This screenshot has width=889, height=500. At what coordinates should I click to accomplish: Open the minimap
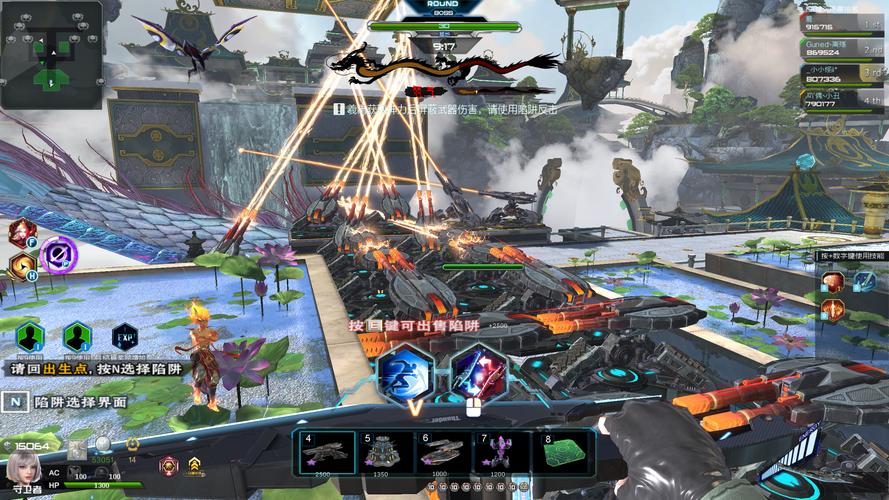(x=52, y=54)
